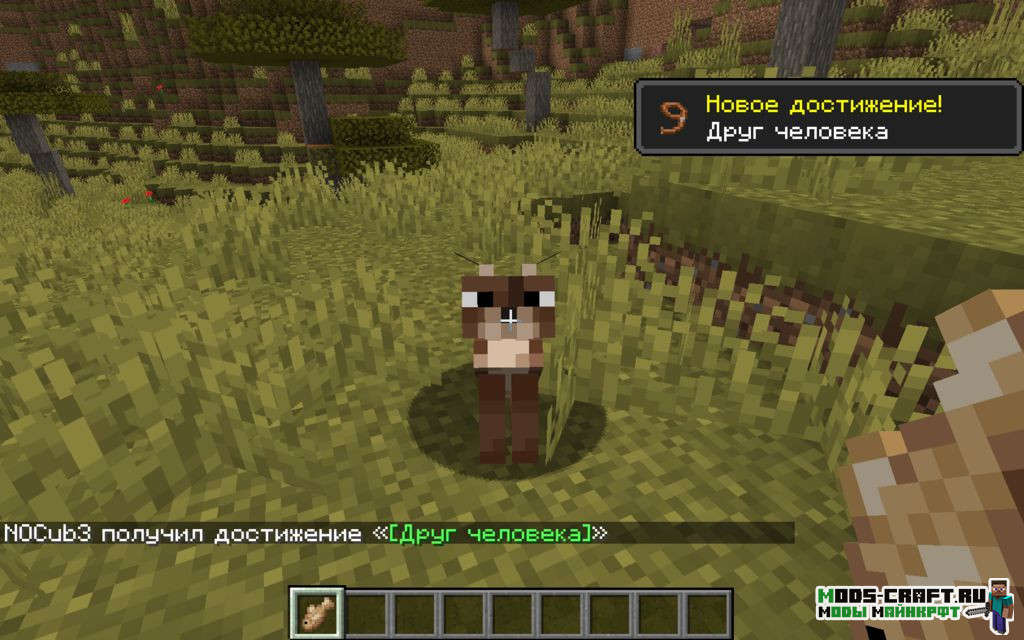
Task: Click the «Друг человека» achievement link in chat
Action: 490,533
